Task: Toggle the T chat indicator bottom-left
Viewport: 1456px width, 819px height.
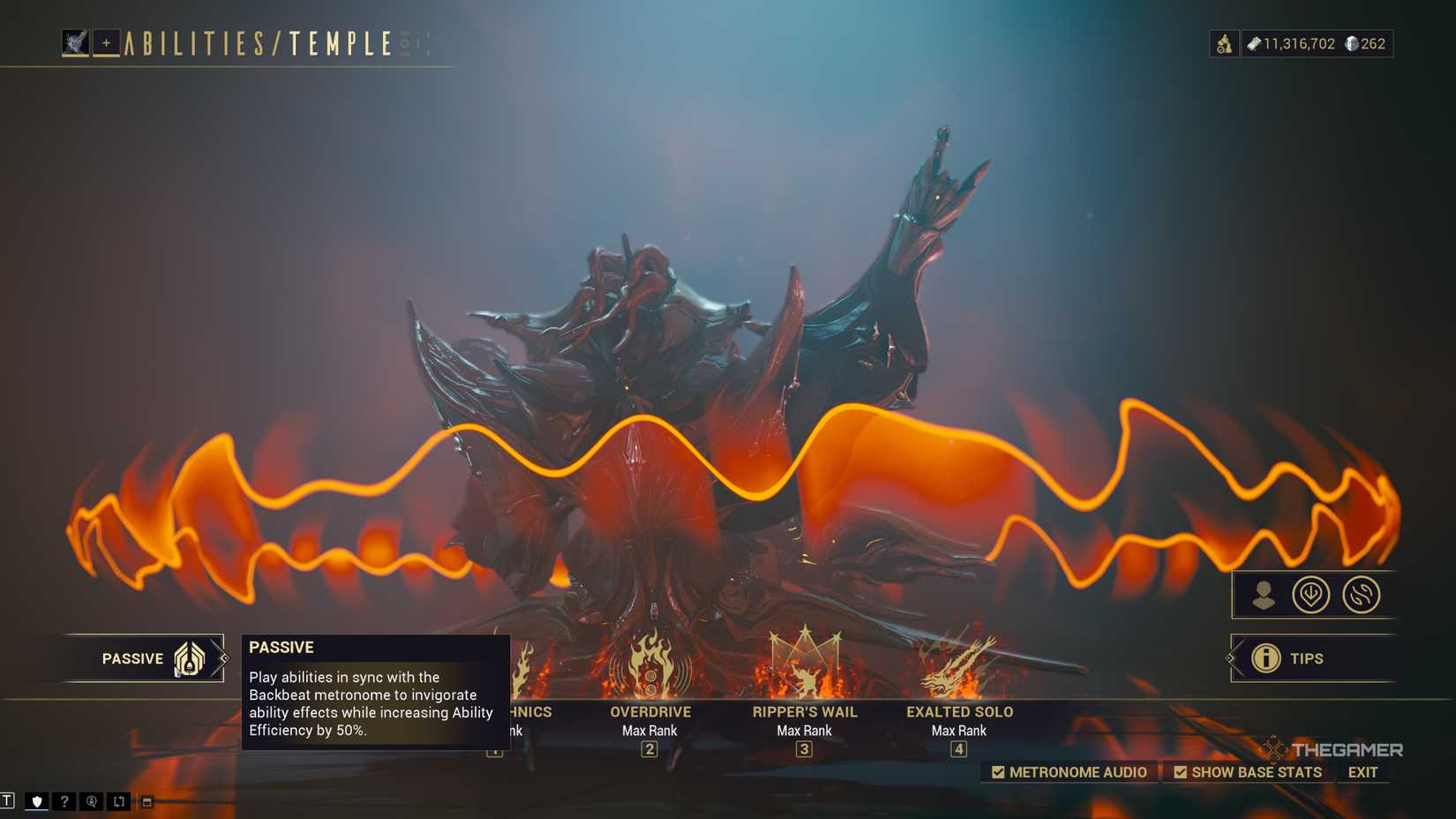Action: (9, 801)
